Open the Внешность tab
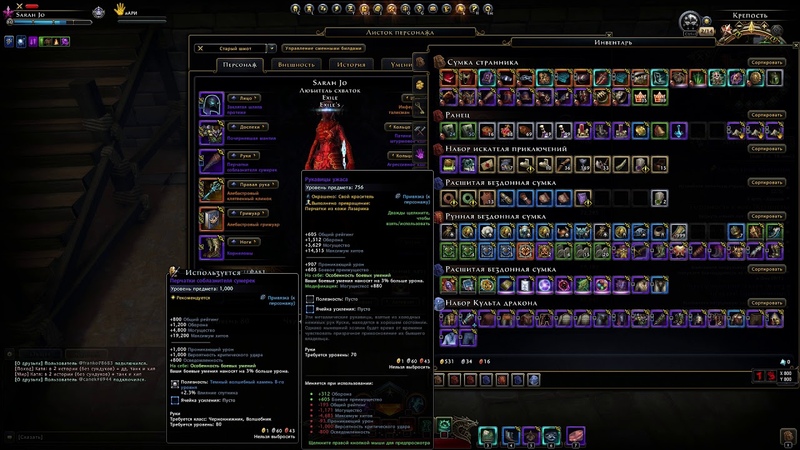 [295, 65]
